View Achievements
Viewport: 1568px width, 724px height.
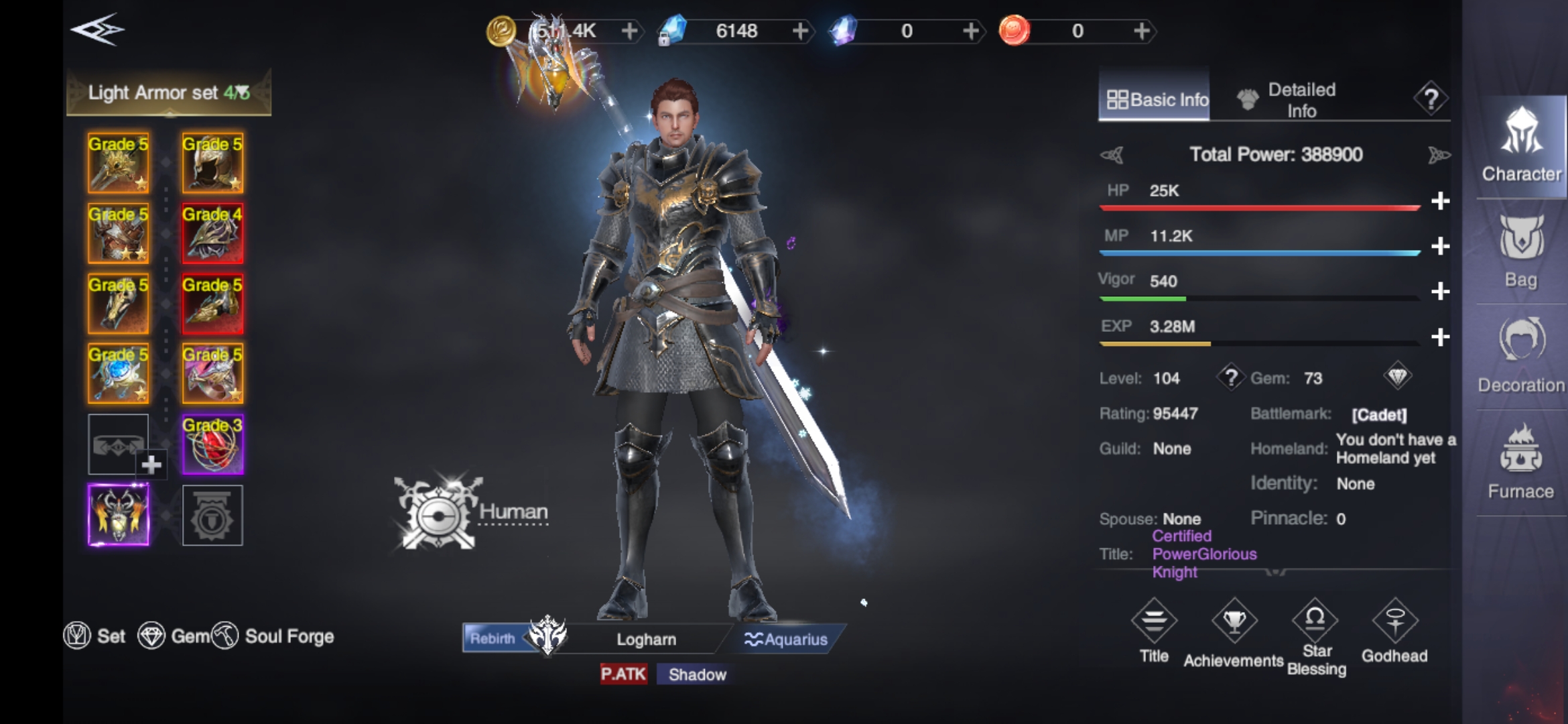[1234, 632]
